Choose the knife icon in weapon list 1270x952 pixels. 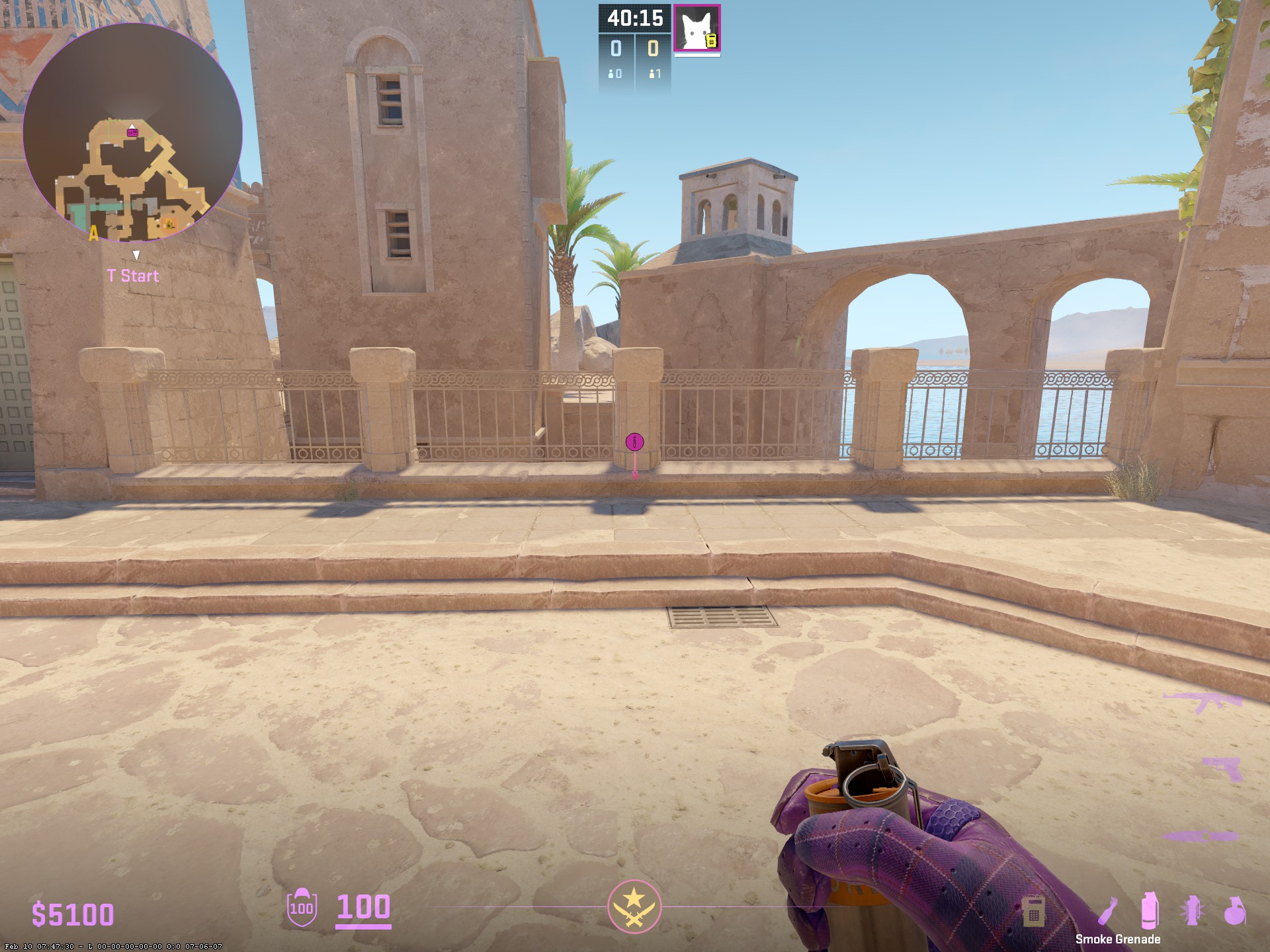1200,836
